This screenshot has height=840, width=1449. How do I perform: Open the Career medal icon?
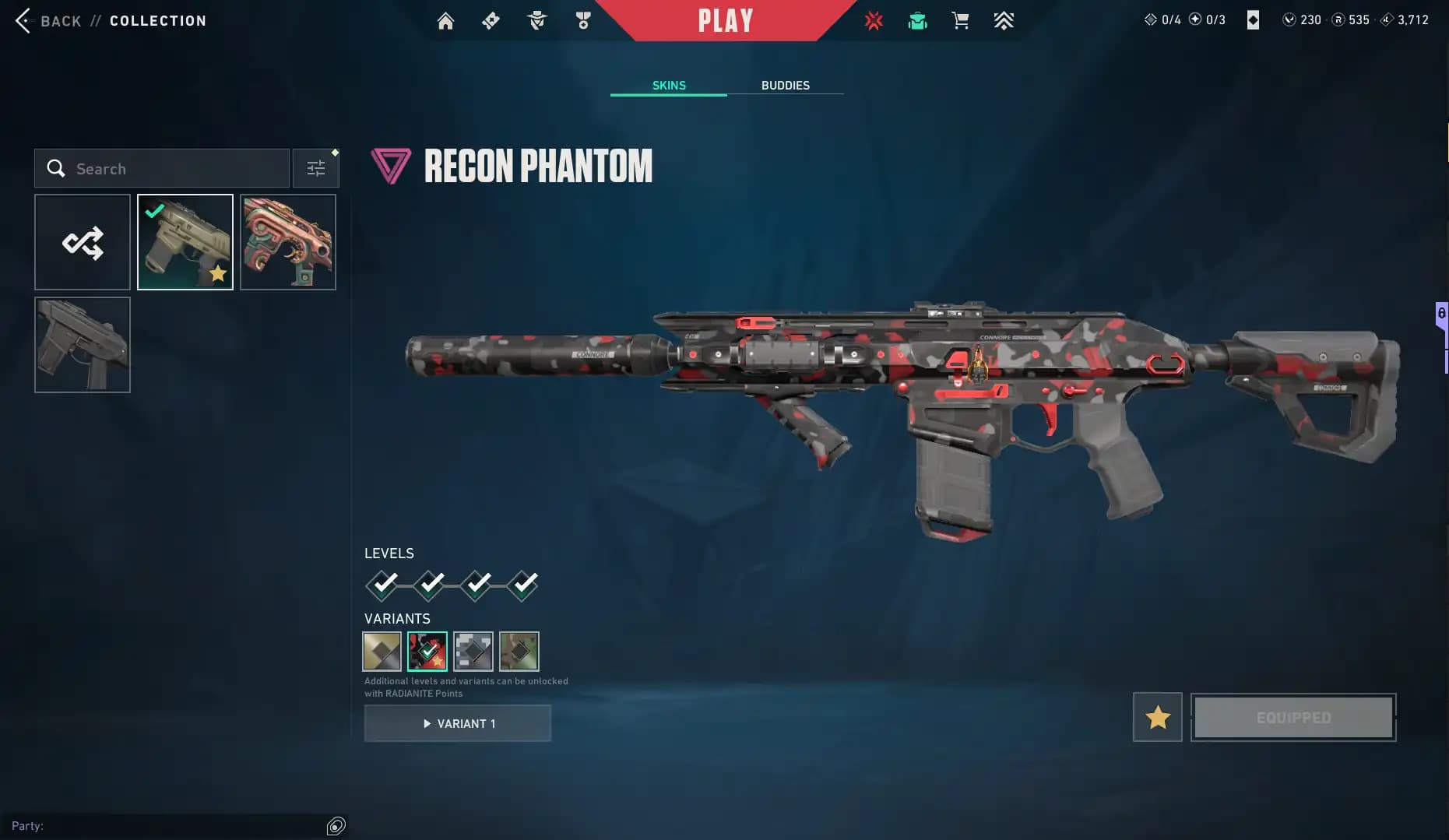tap(582, 20)
